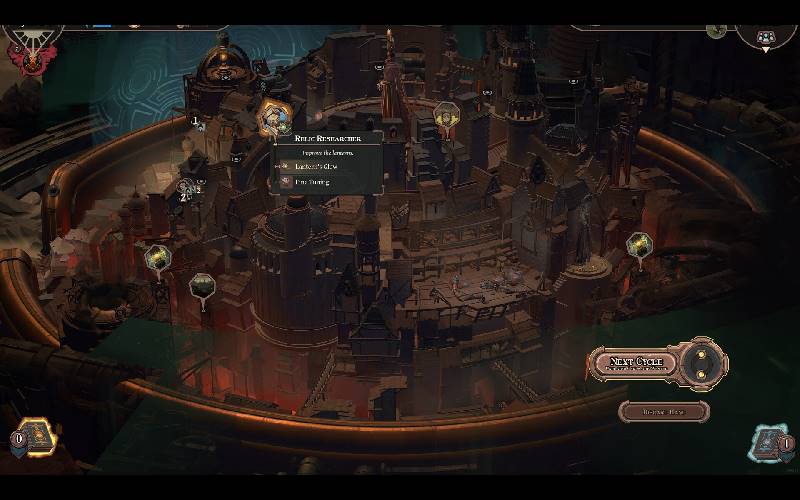Click the button beneath Next Cycle
Screen dimensions: 800x500
[663, 411]
